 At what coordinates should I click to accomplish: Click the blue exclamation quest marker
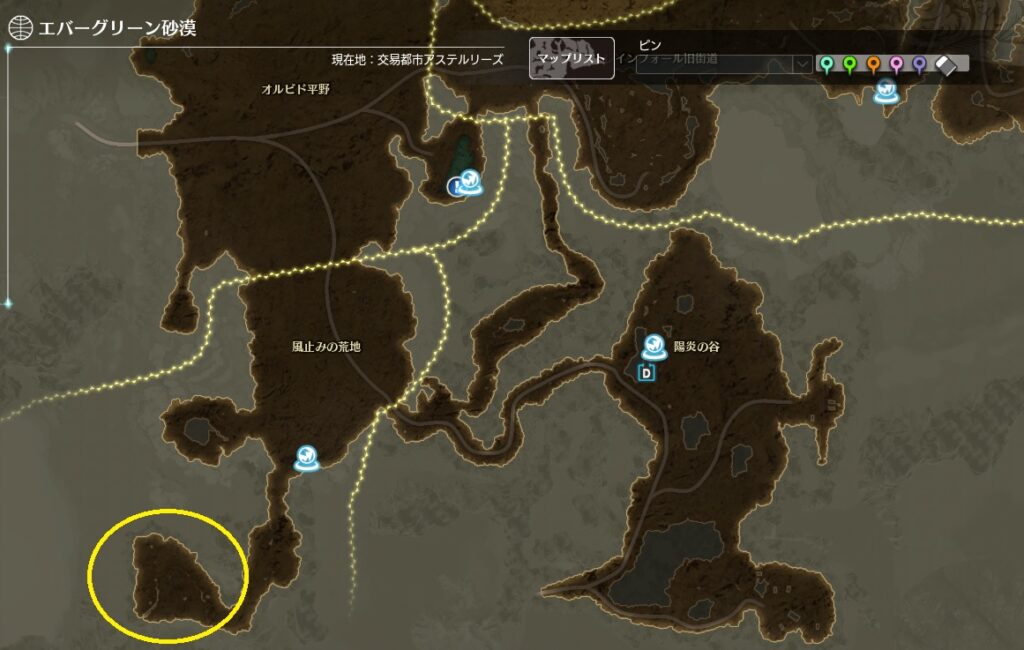point(456,186)
